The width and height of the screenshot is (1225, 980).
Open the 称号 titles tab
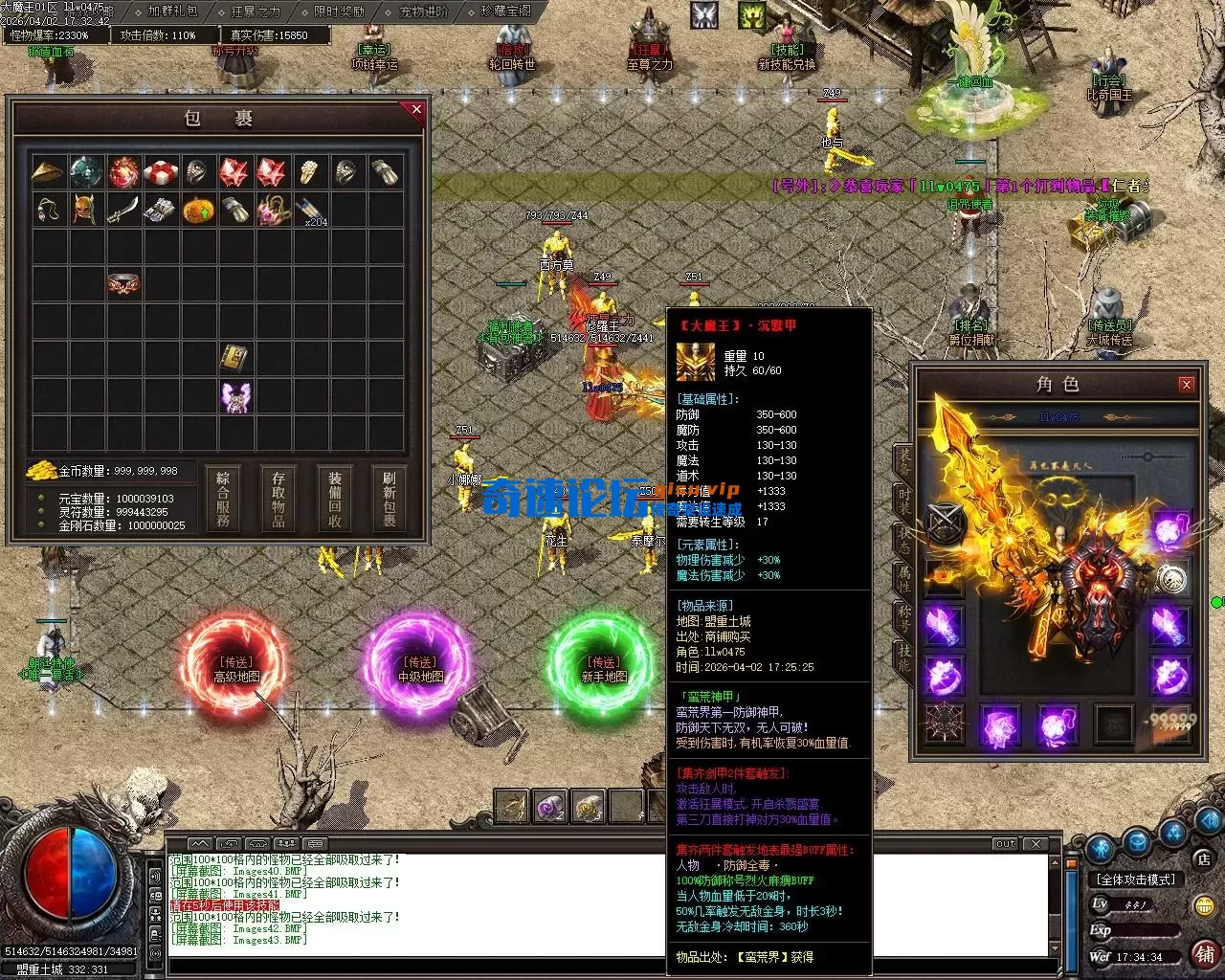coord(903,617)
